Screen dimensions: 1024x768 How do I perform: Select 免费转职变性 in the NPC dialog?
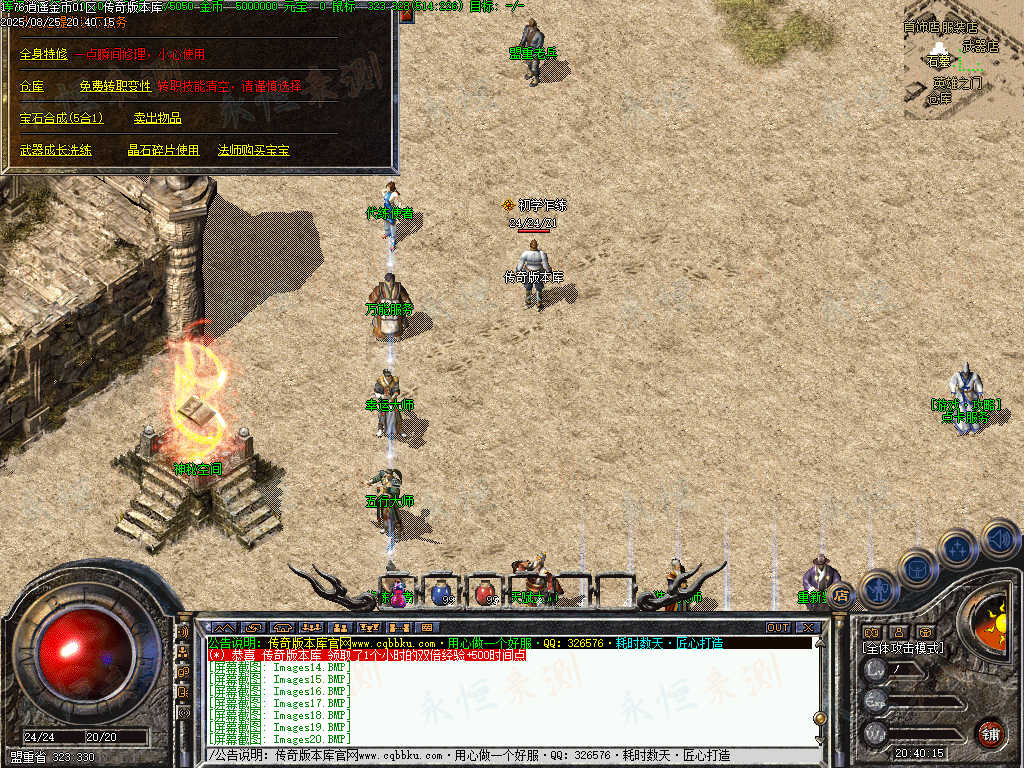(x=114, y=86)
